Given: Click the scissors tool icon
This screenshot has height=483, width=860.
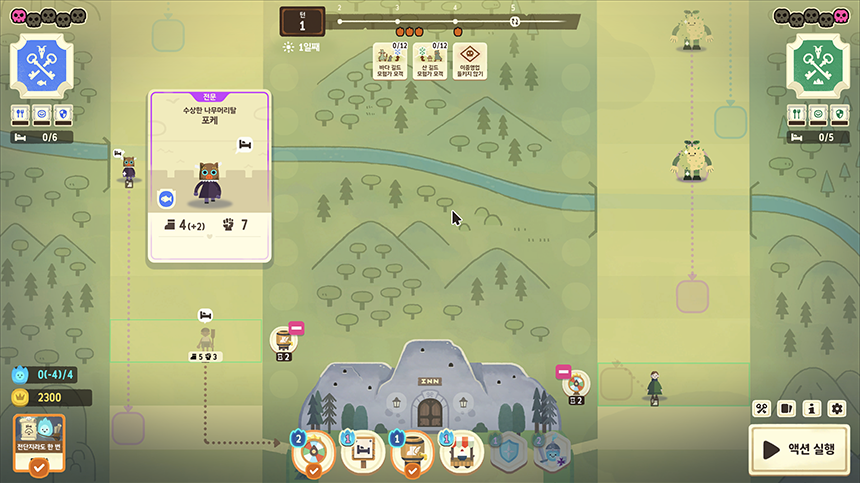Looking at the screenshot, I should tap(761, 408).
